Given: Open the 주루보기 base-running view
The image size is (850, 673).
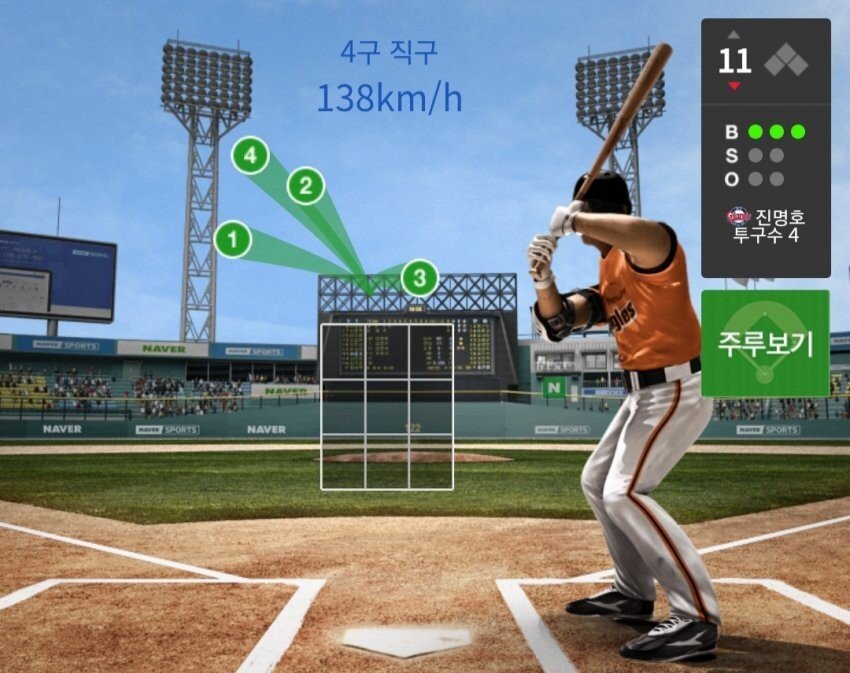Looking at the screenshot, I should coord(765,343).
